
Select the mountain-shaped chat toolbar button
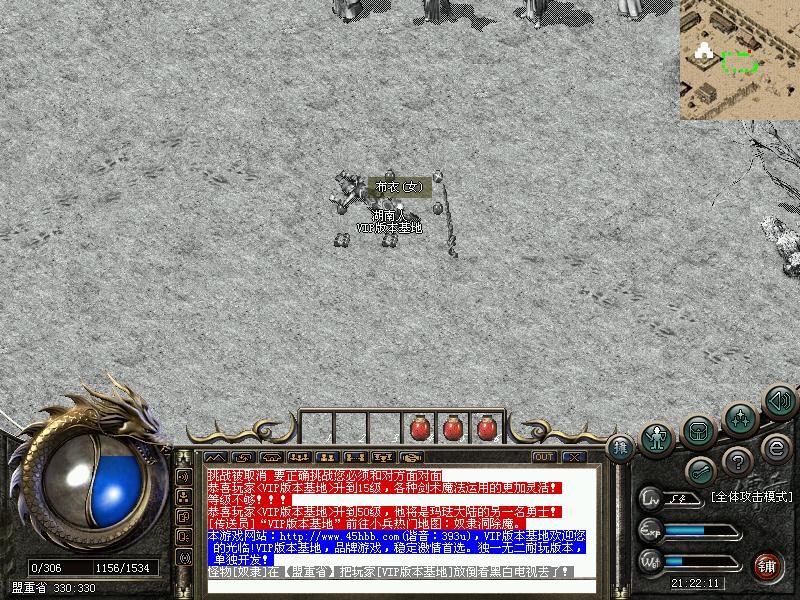click(218, 457)
